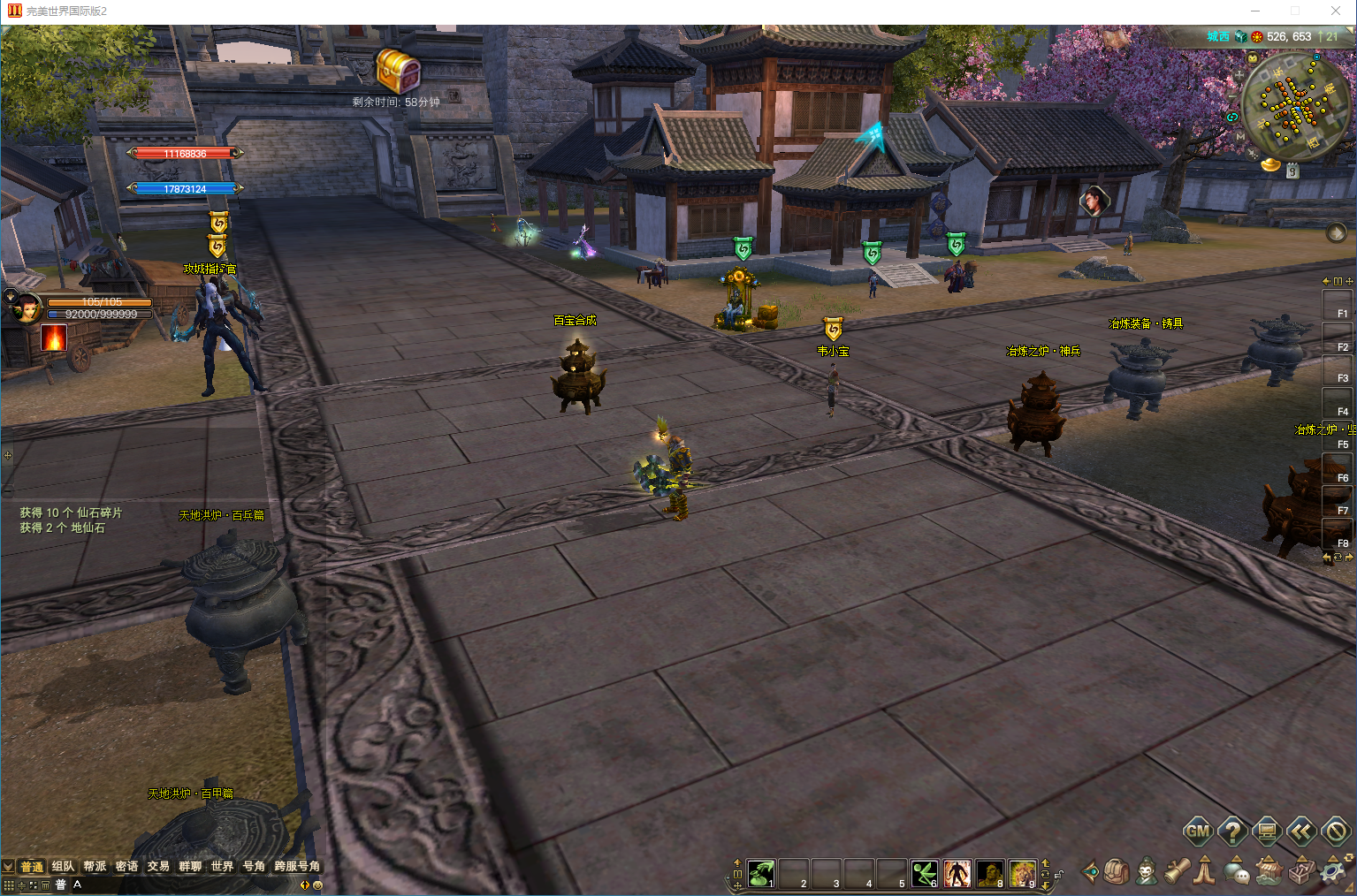Open the chat emoji smiley button
1357x896 pixels.
coord(317,885)
